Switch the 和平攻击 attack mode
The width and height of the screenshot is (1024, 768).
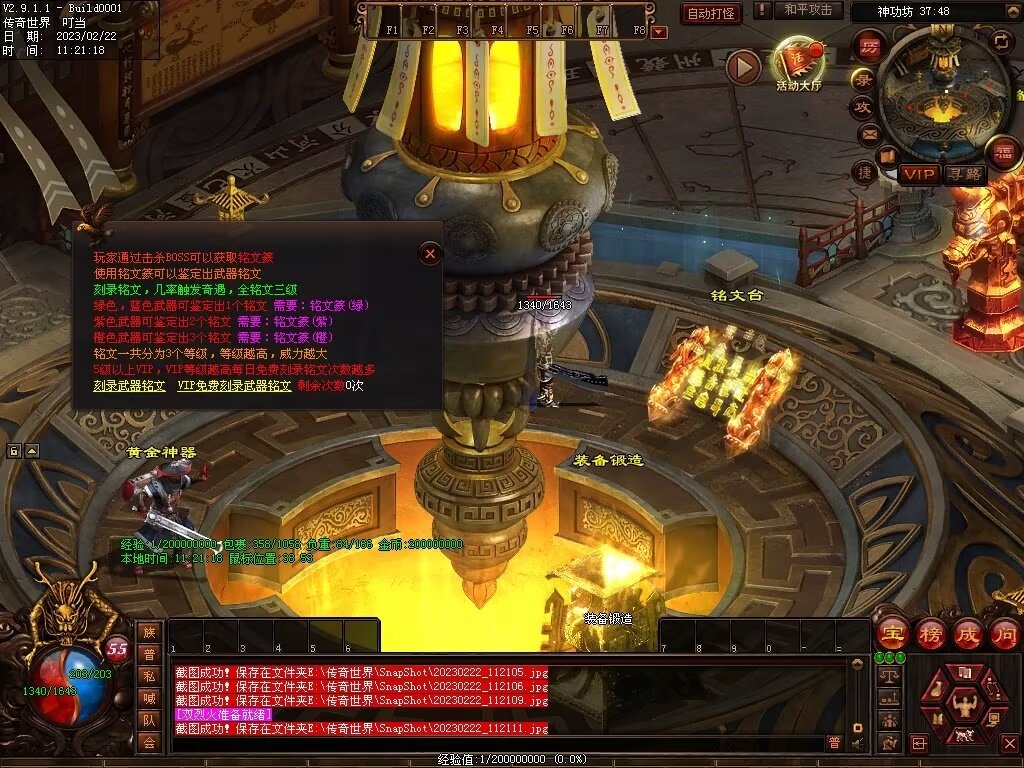click(x=808, y=10)
